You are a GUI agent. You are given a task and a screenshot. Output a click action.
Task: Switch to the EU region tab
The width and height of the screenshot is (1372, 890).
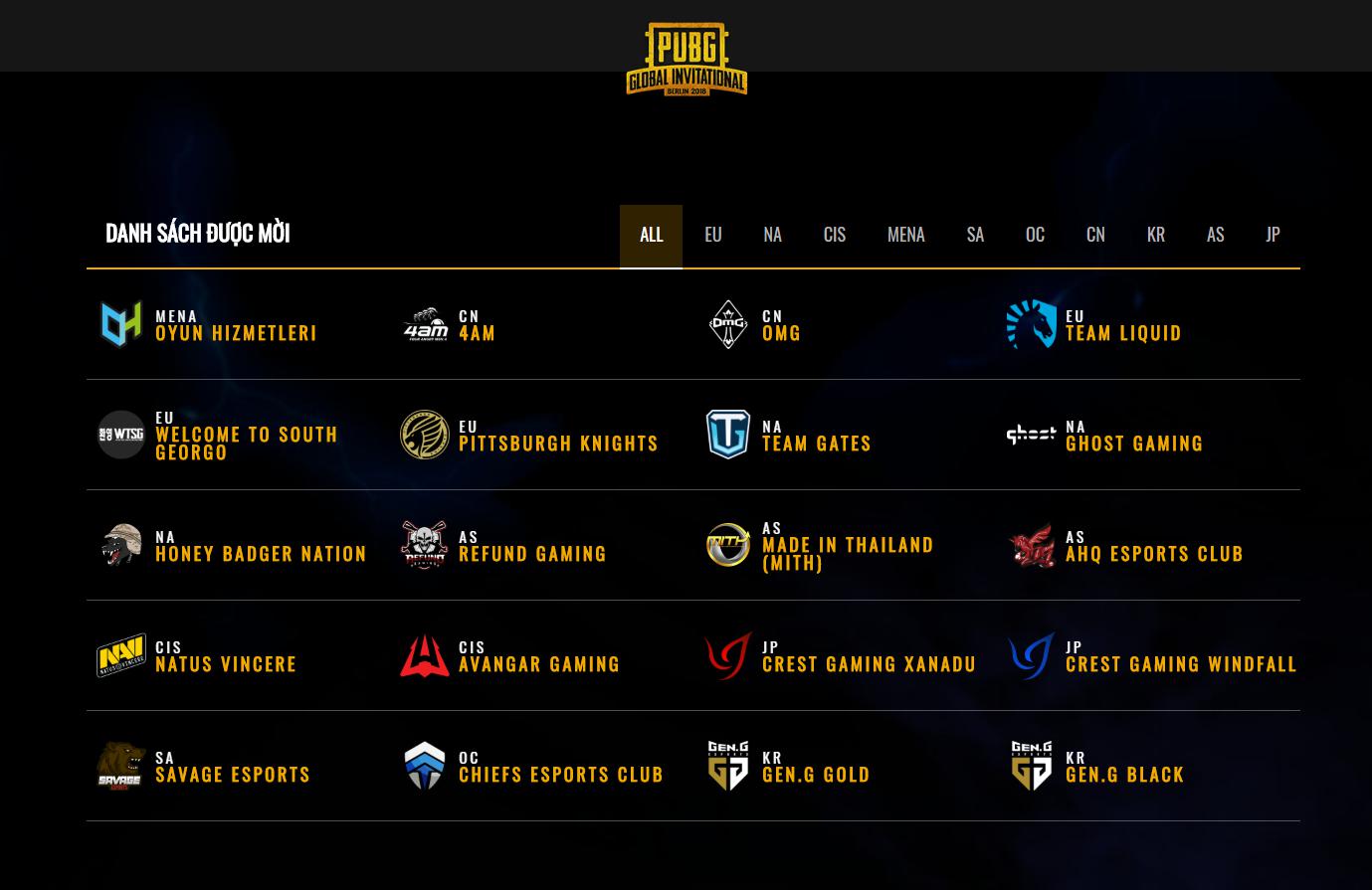712,236
